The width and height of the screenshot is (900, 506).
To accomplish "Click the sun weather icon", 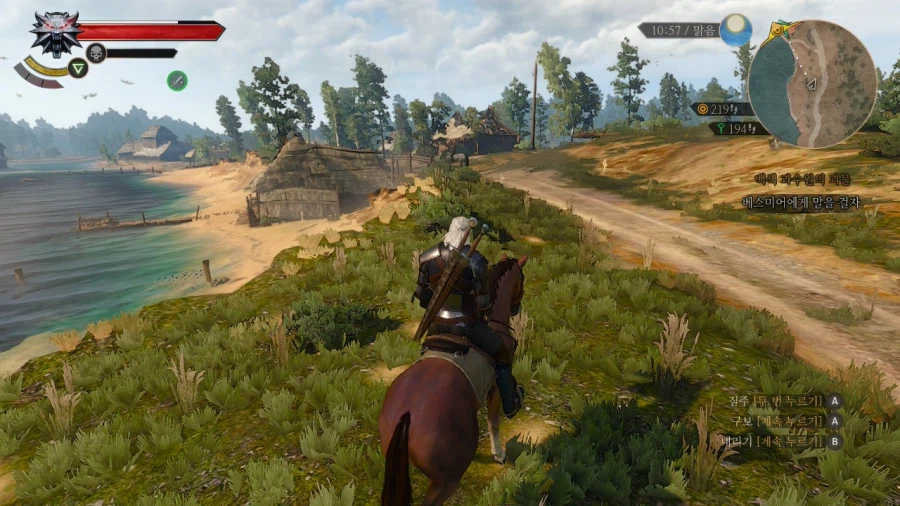I will pos(735,30).
